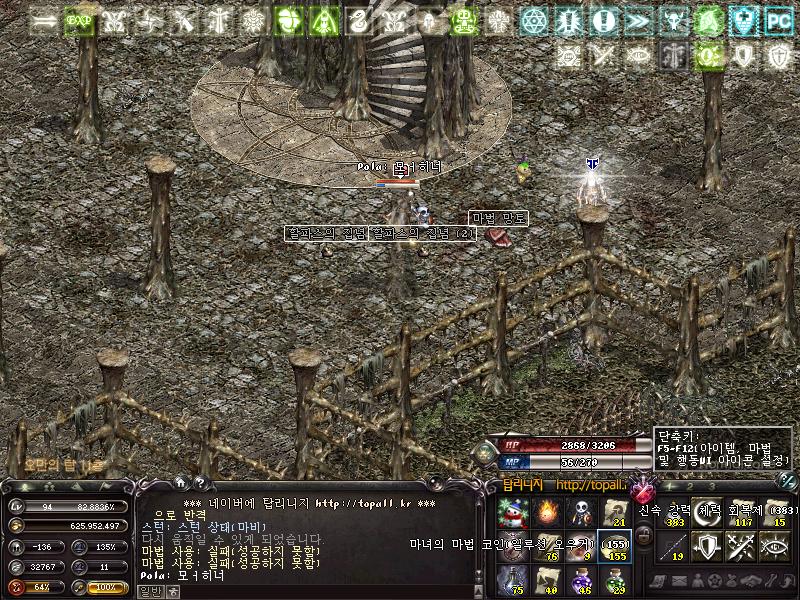Use the crossed swords skill

[x=740, y=545]
